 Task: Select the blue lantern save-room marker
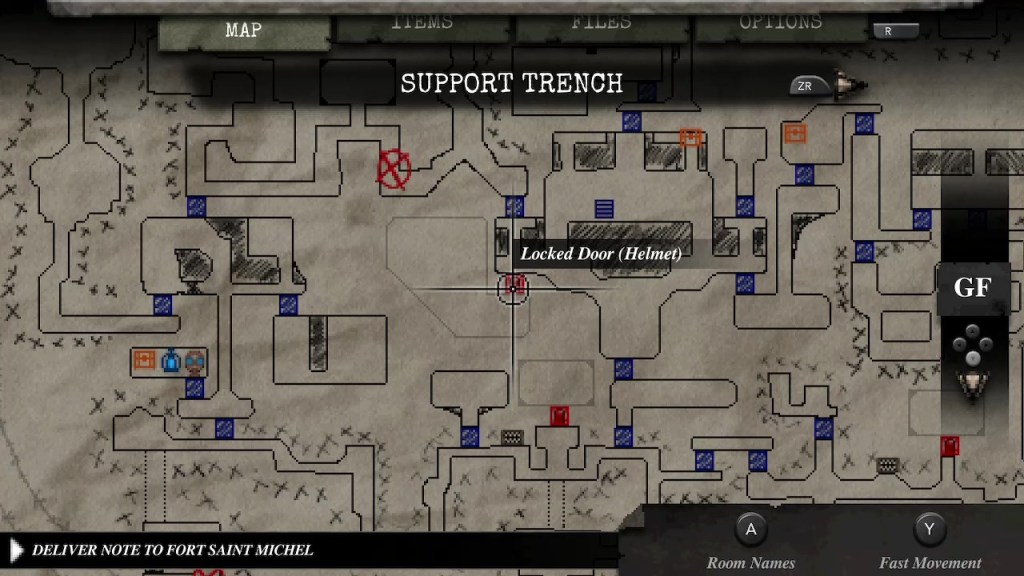point(170,360)
